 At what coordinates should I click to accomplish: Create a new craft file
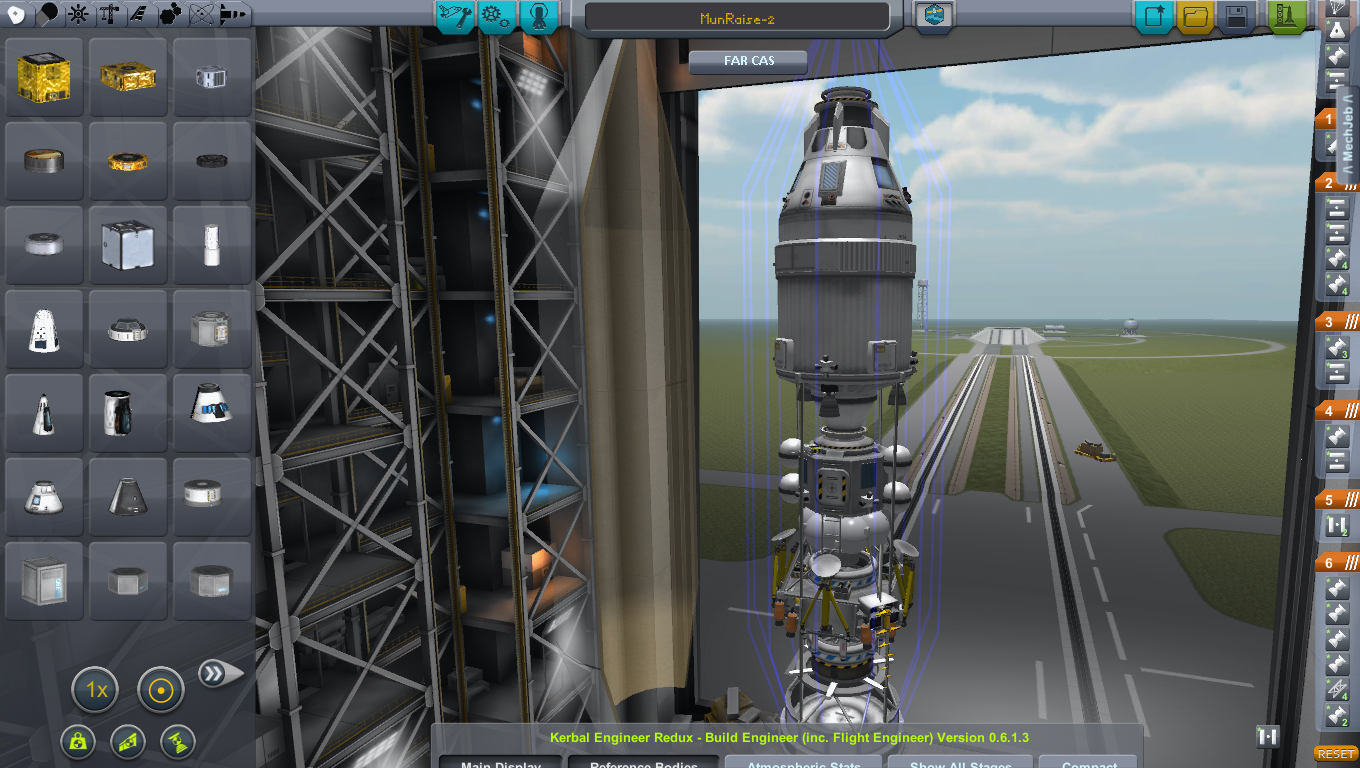(1153, 16)
